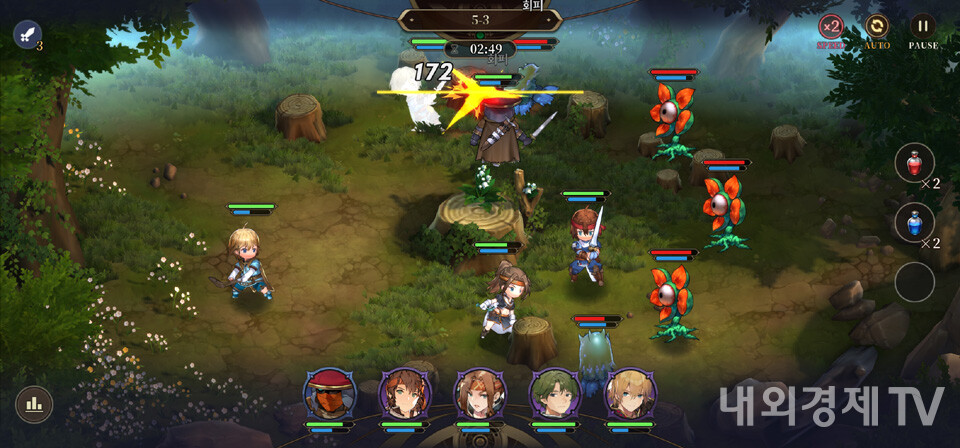The width and height of the screenshot is (960, 448).
Task: Use the red health potion
Action: (x=914, y=163)
